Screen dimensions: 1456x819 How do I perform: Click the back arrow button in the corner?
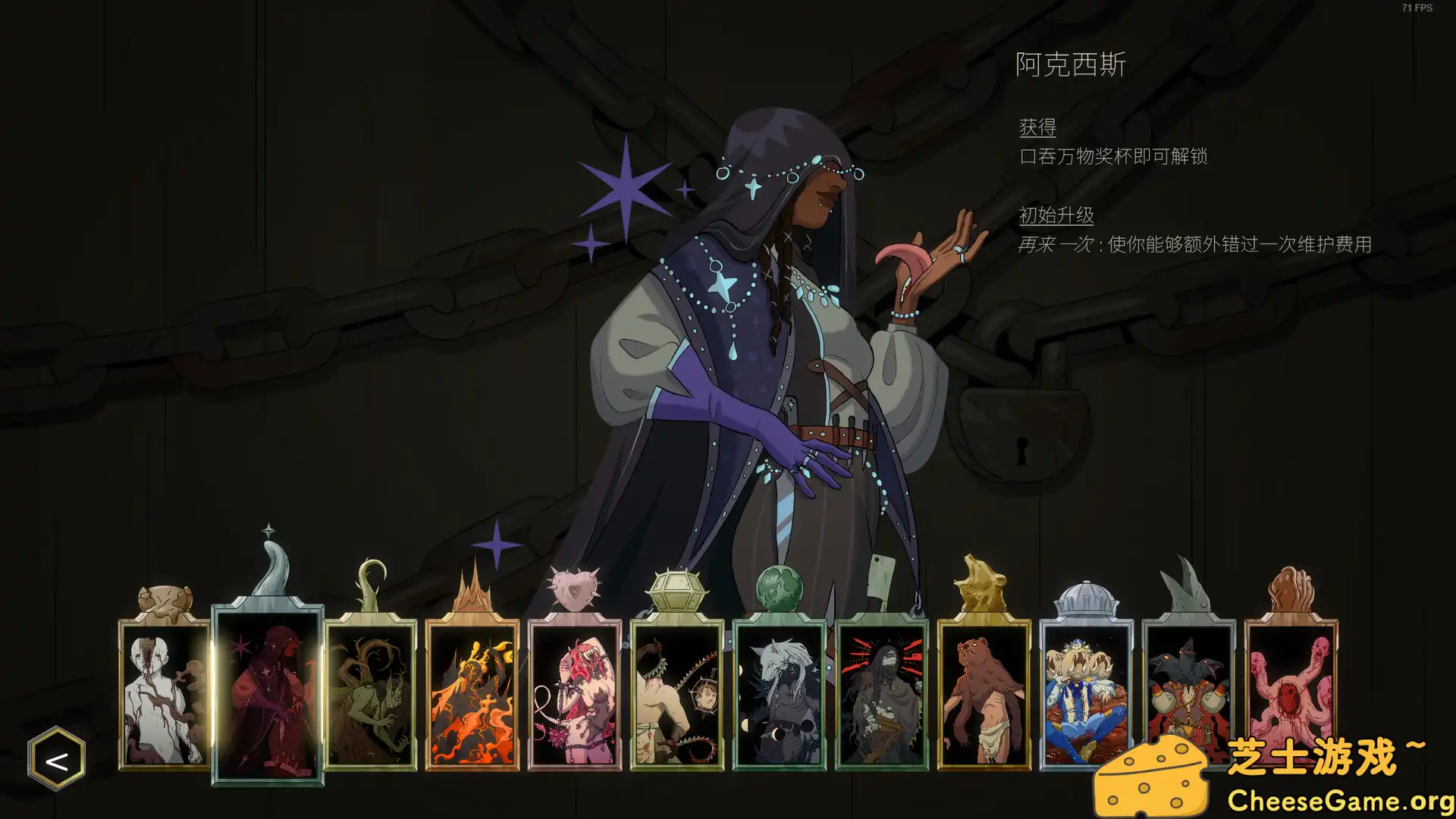coord(58,758)
